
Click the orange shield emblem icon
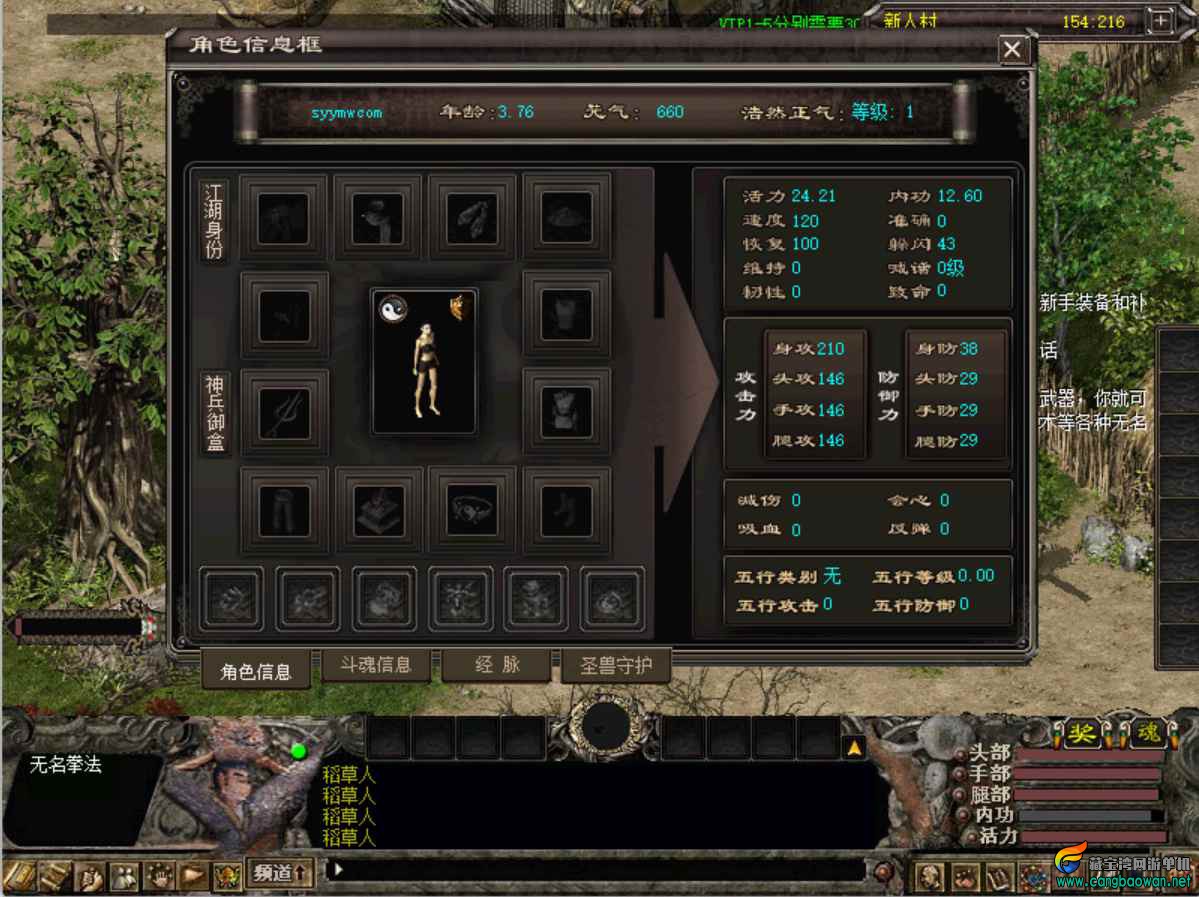[x=460, y=308]
